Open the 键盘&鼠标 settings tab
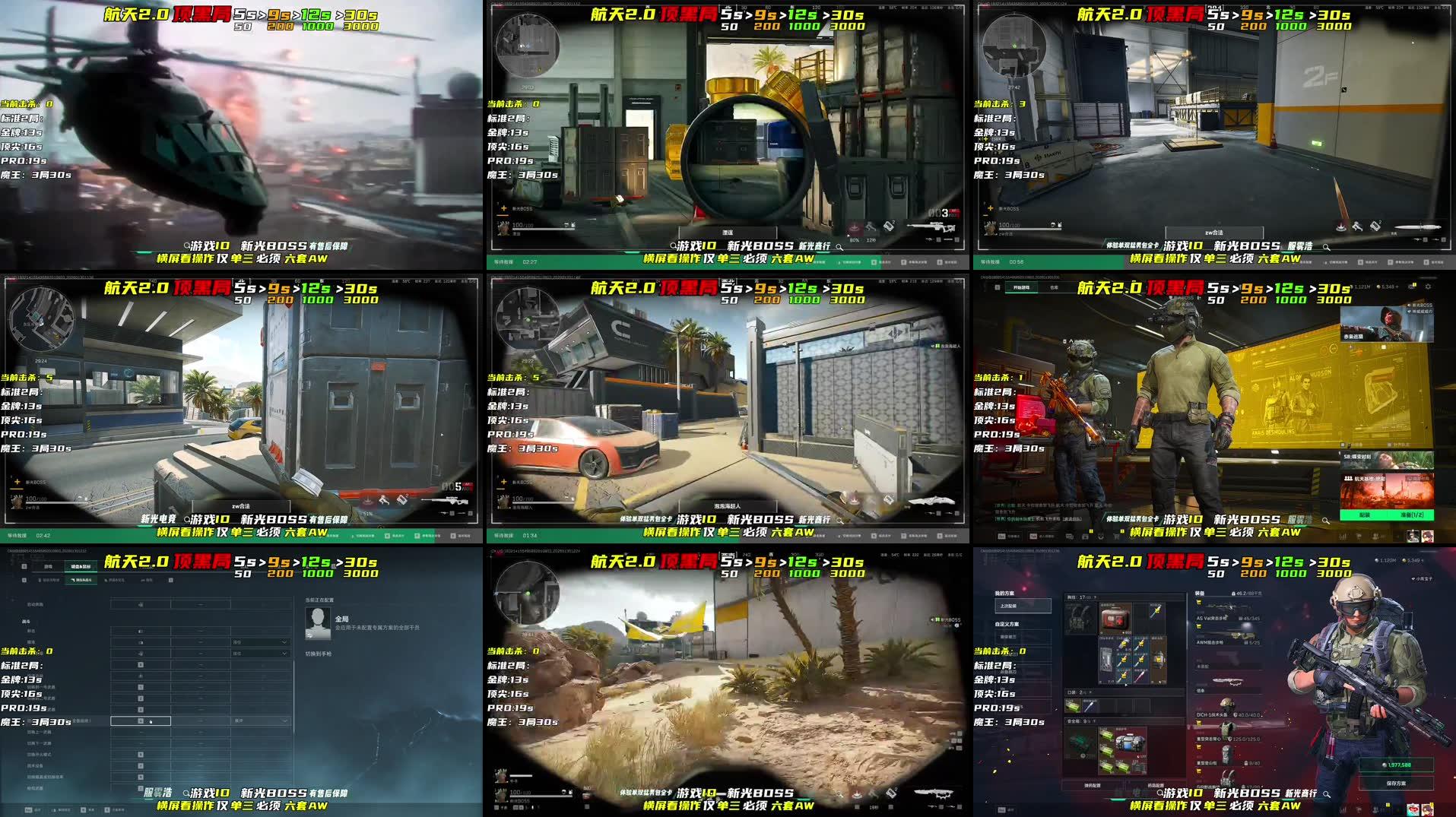1456x817 pixels. (x=81, y=566)
